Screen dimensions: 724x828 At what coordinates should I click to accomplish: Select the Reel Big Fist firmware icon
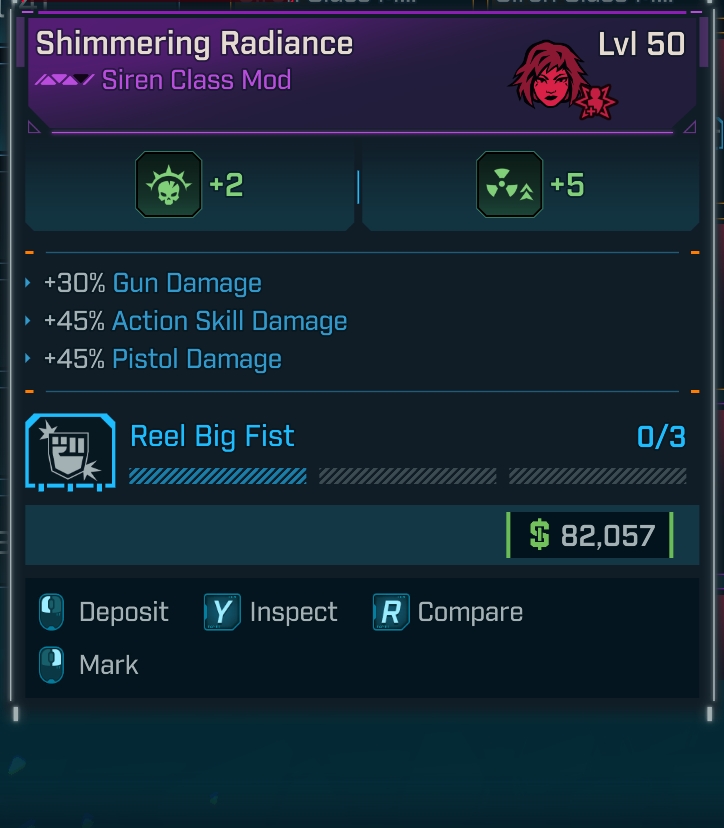click(x=70, y=451)
